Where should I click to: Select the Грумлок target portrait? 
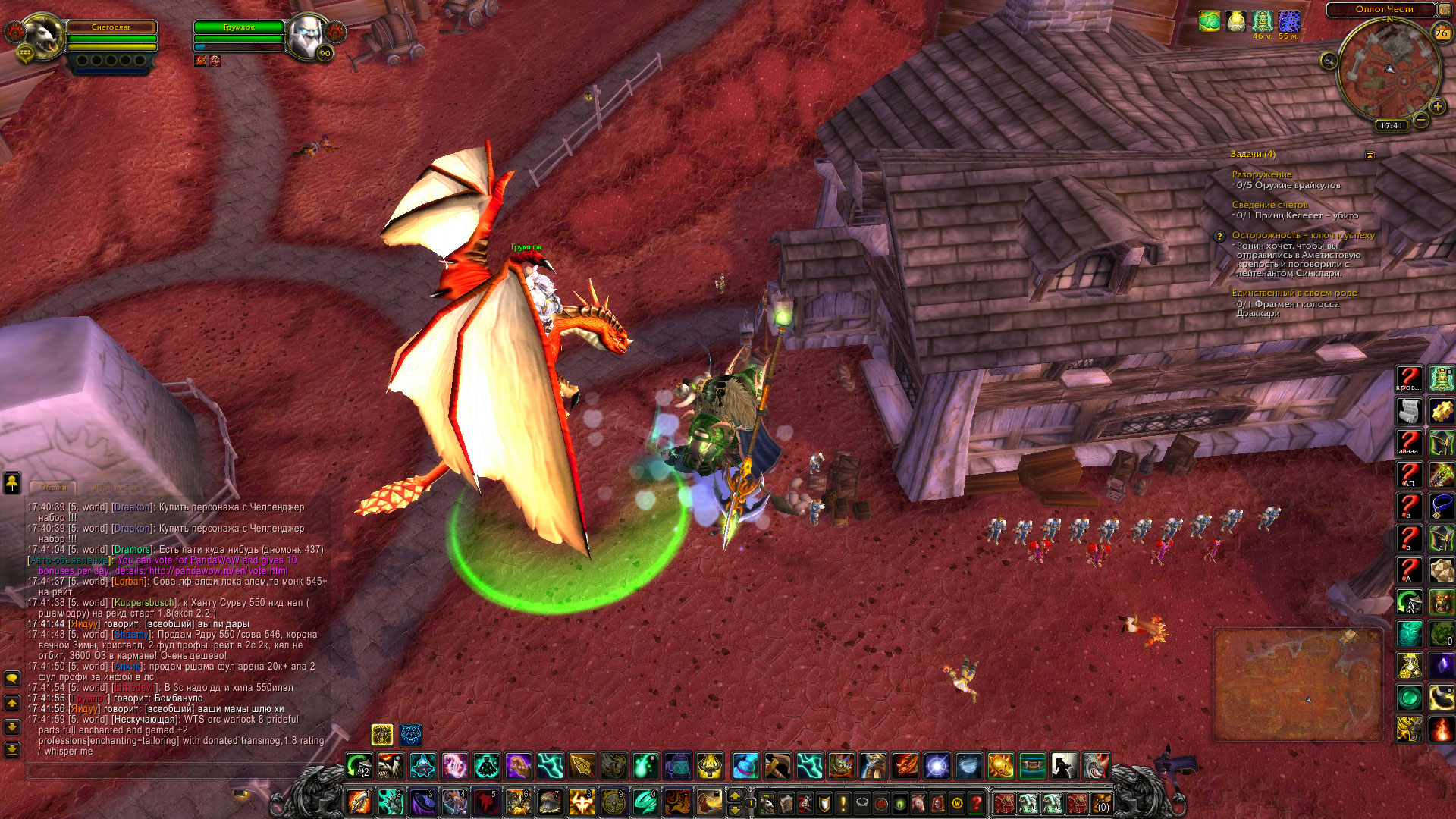click(x=307, y=36)
